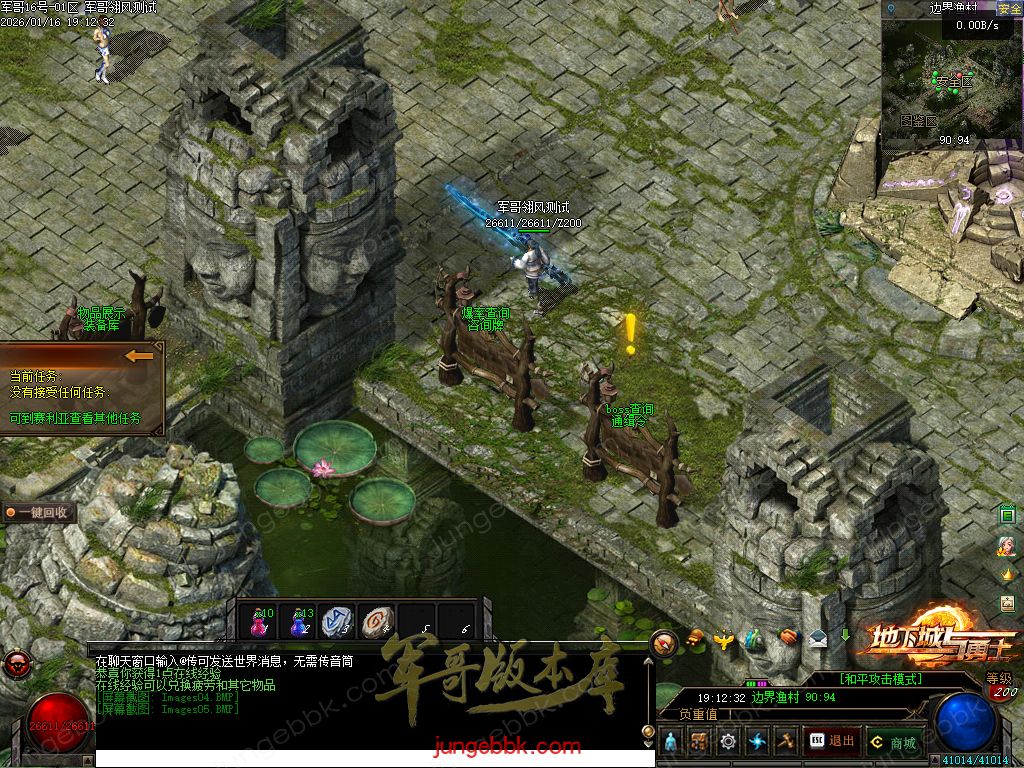Open settings with the gear icon

tap(728, 742)
